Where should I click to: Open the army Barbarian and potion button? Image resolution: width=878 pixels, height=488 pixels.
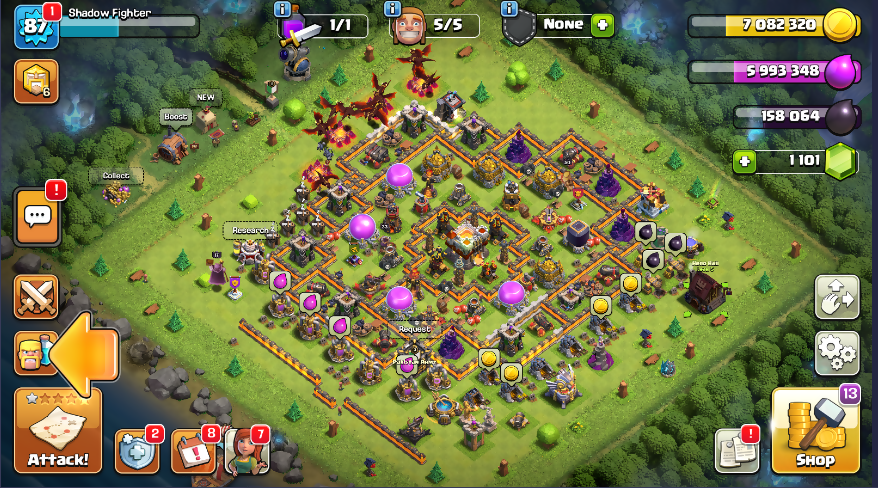32,353
